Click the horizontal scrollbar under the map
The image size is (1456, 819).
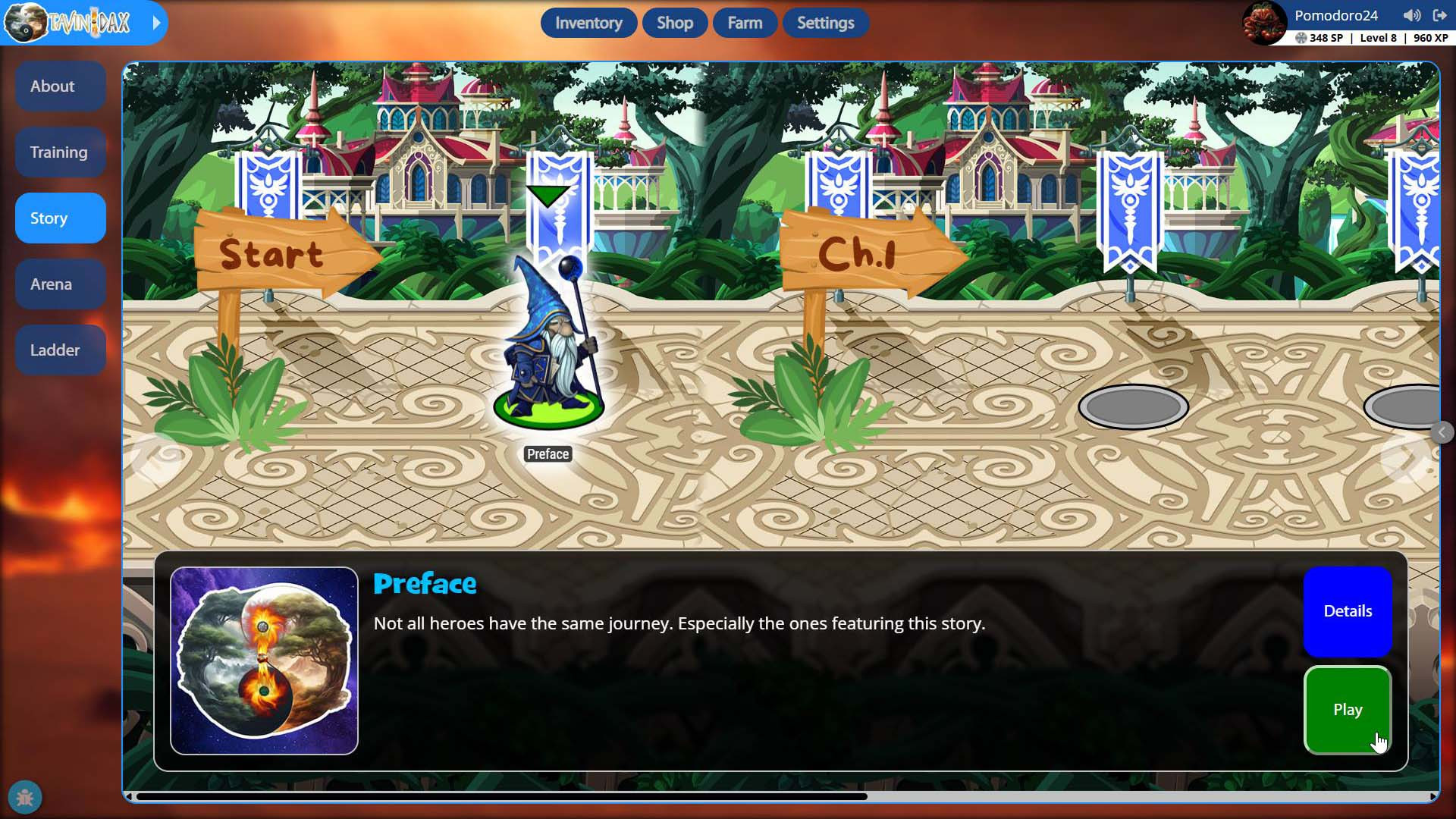pyautogui.click(x=500, y=796)
